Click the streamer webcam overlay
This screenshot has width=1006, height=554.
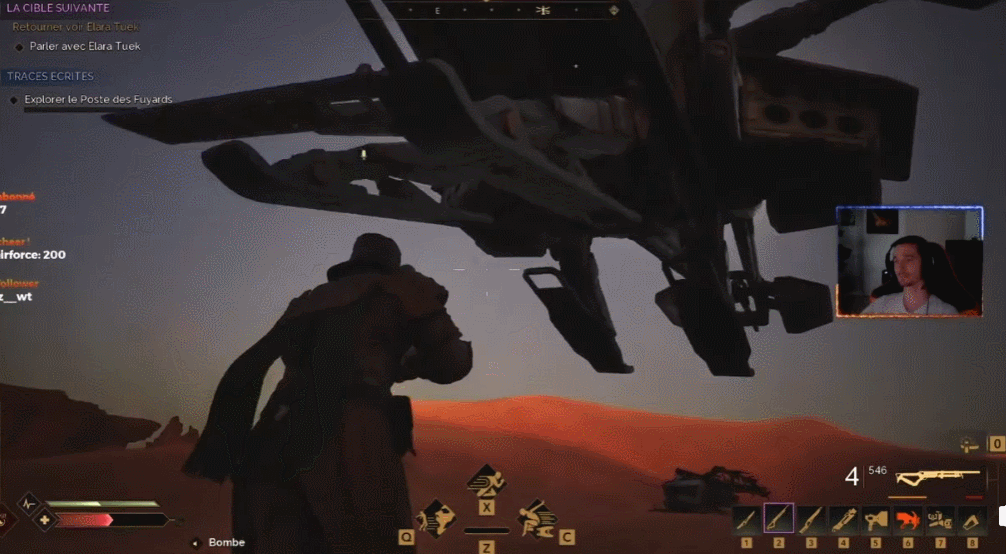pos(909,262)
